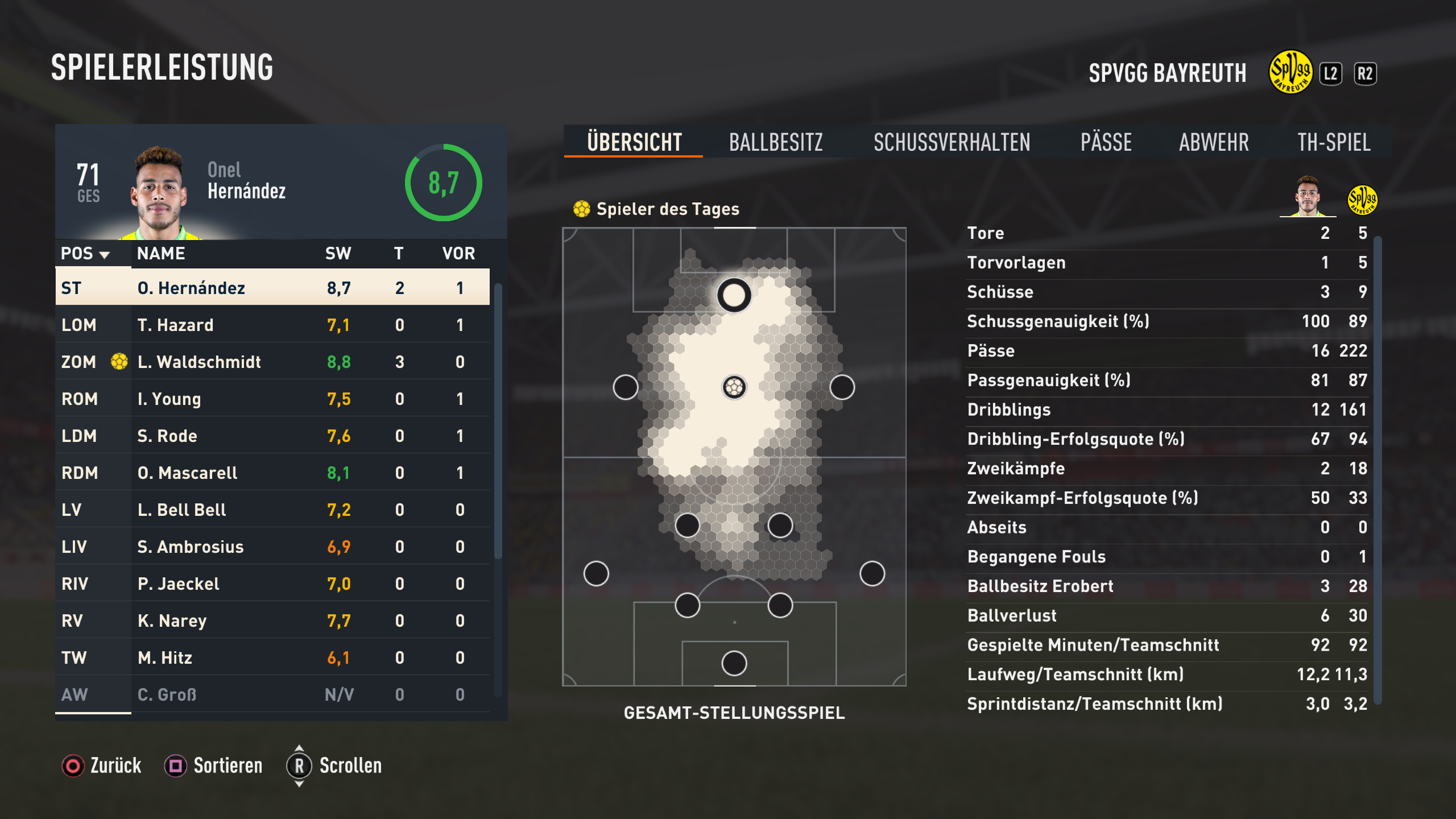Select I. Young from the list

272,399
